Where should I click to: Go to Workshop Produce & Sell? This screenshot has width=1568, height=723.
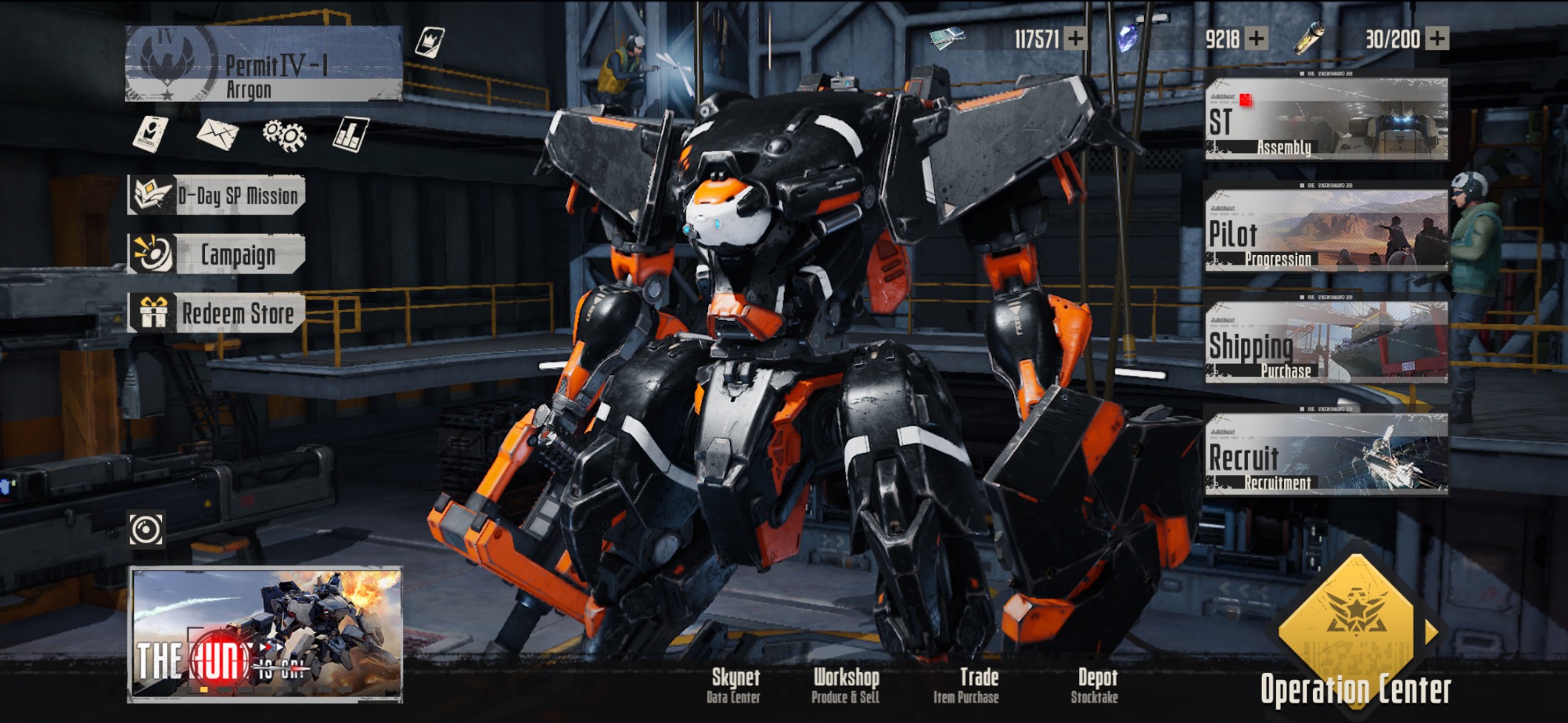coord(845,685)
